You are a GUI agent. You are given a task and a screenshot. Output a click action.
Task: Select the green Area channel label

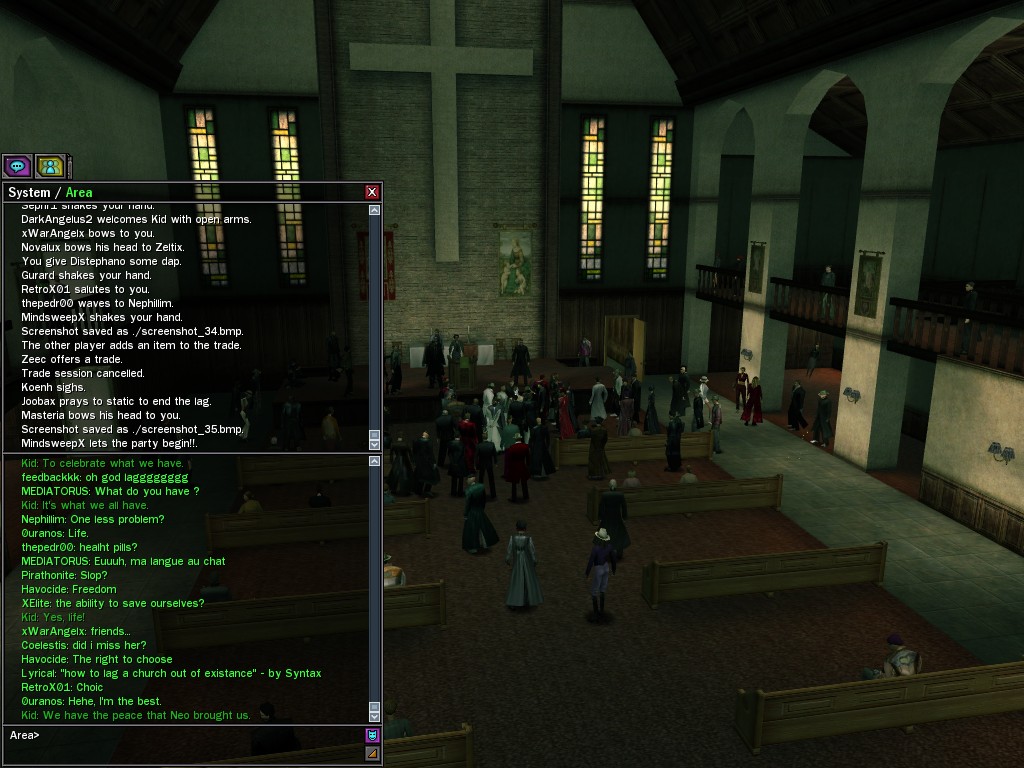79,192
